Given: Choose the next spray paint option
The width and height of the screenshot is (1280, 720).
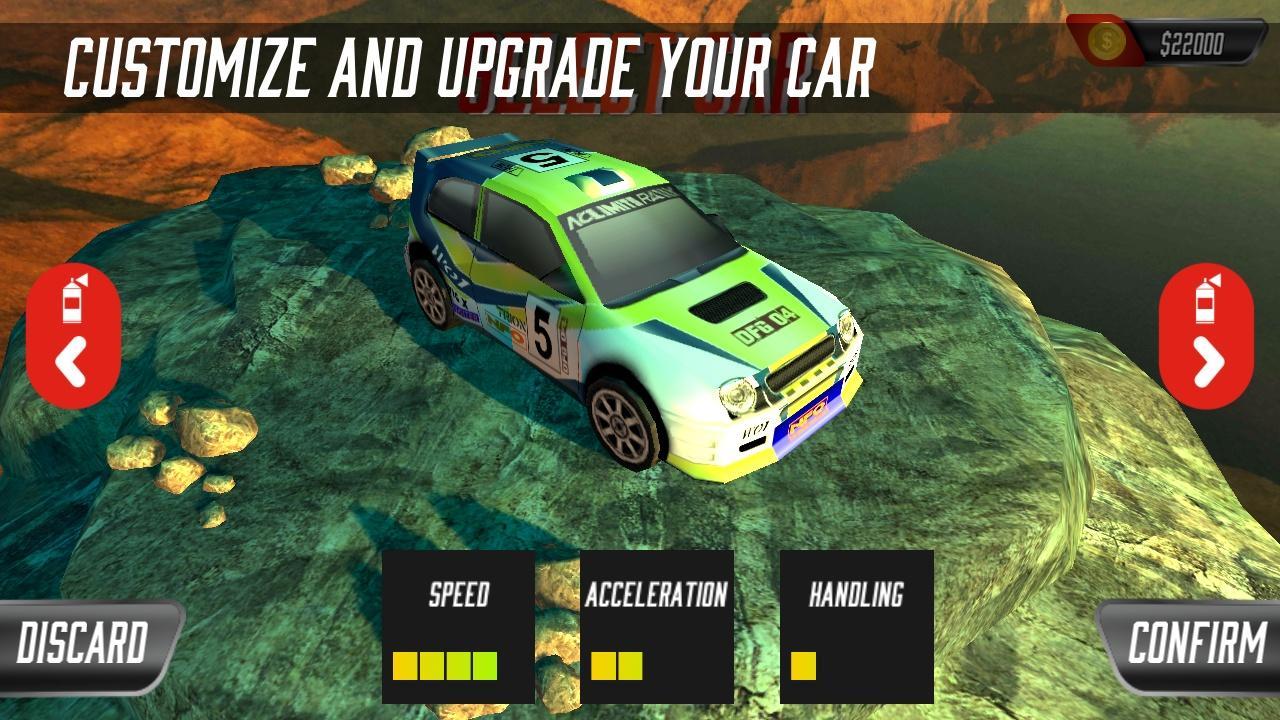Looking at the screenshot, I should (x=1206, y=336).
